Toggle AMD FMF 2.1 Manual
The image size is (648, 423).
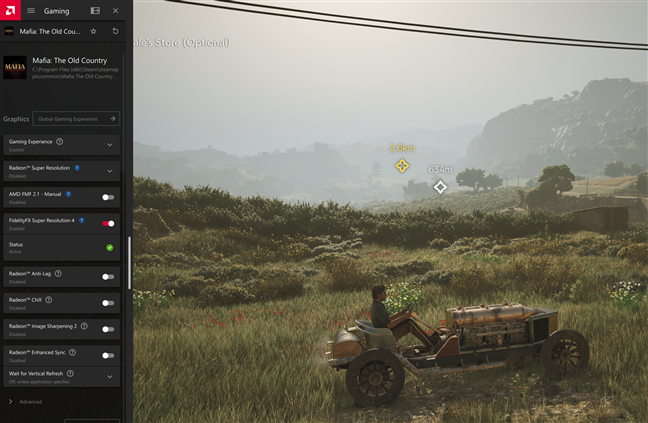108,197
